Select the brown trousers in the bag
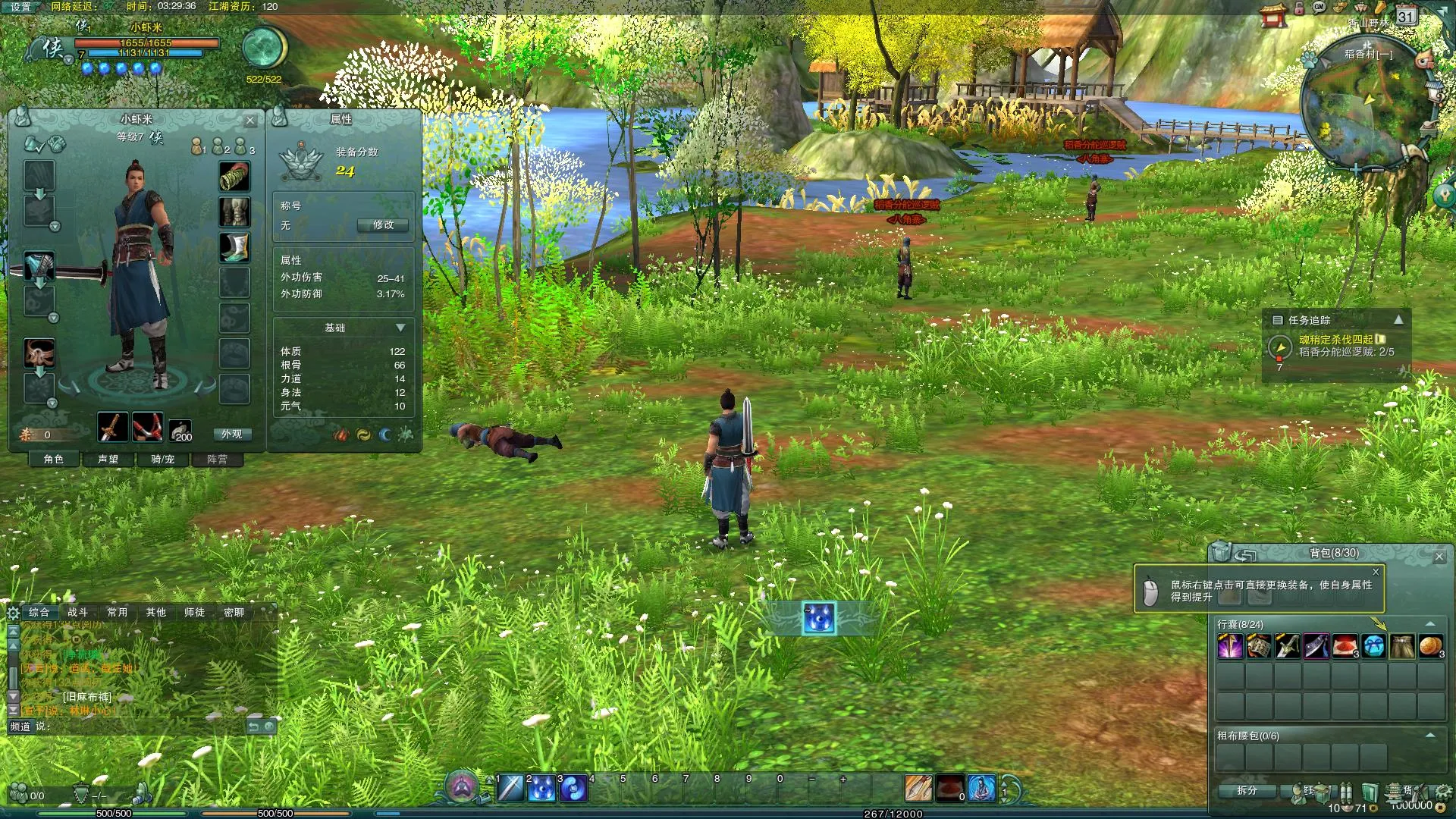The height and width of the screenshot is (819, 1456). [1402, 646]
